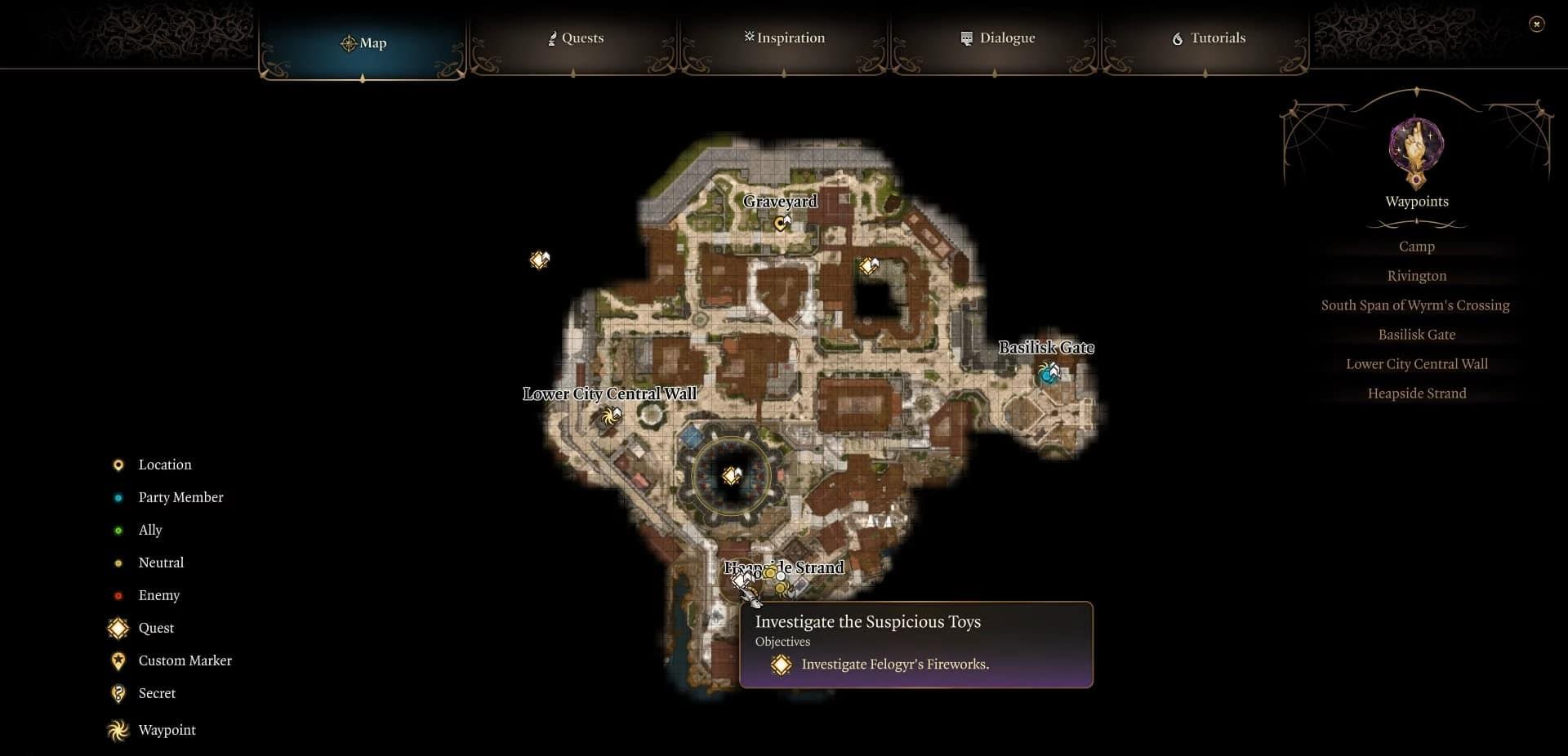The image size is (1568, 756).
Task: Click the Graveyard location marker on map
Action: [x=782, y=222]
